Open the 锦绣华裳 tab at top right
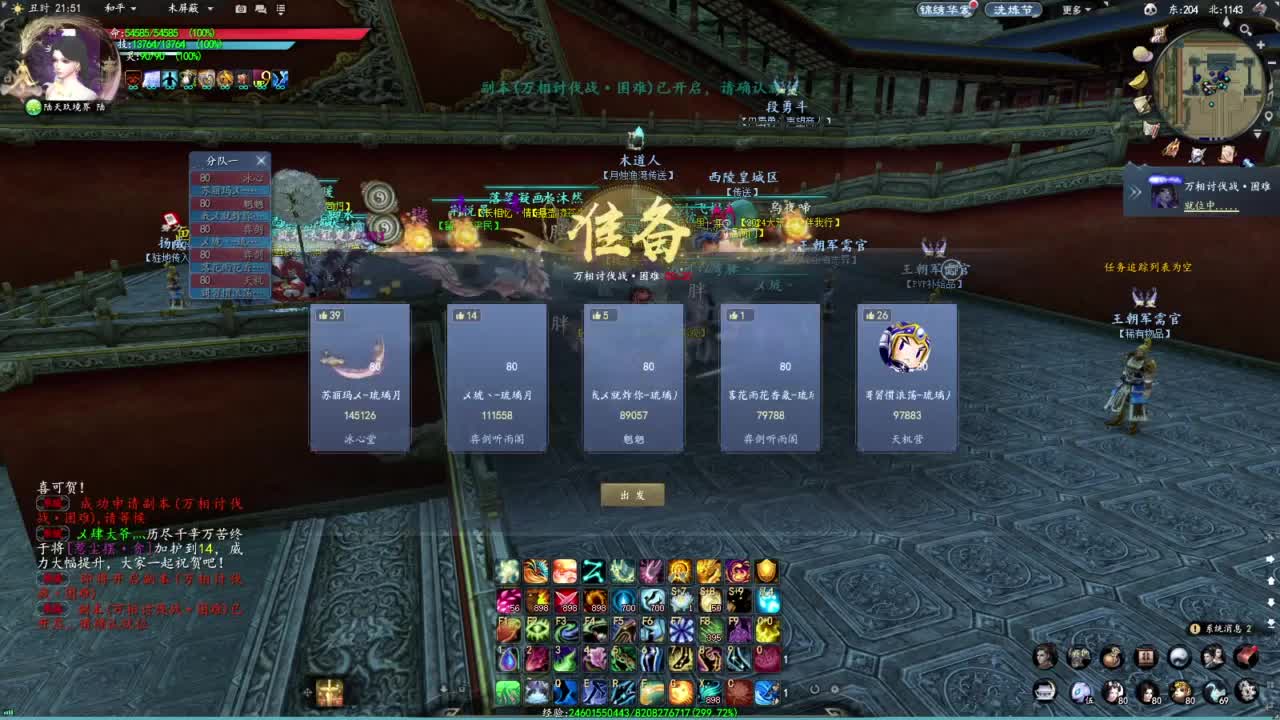 click(948, 10)
